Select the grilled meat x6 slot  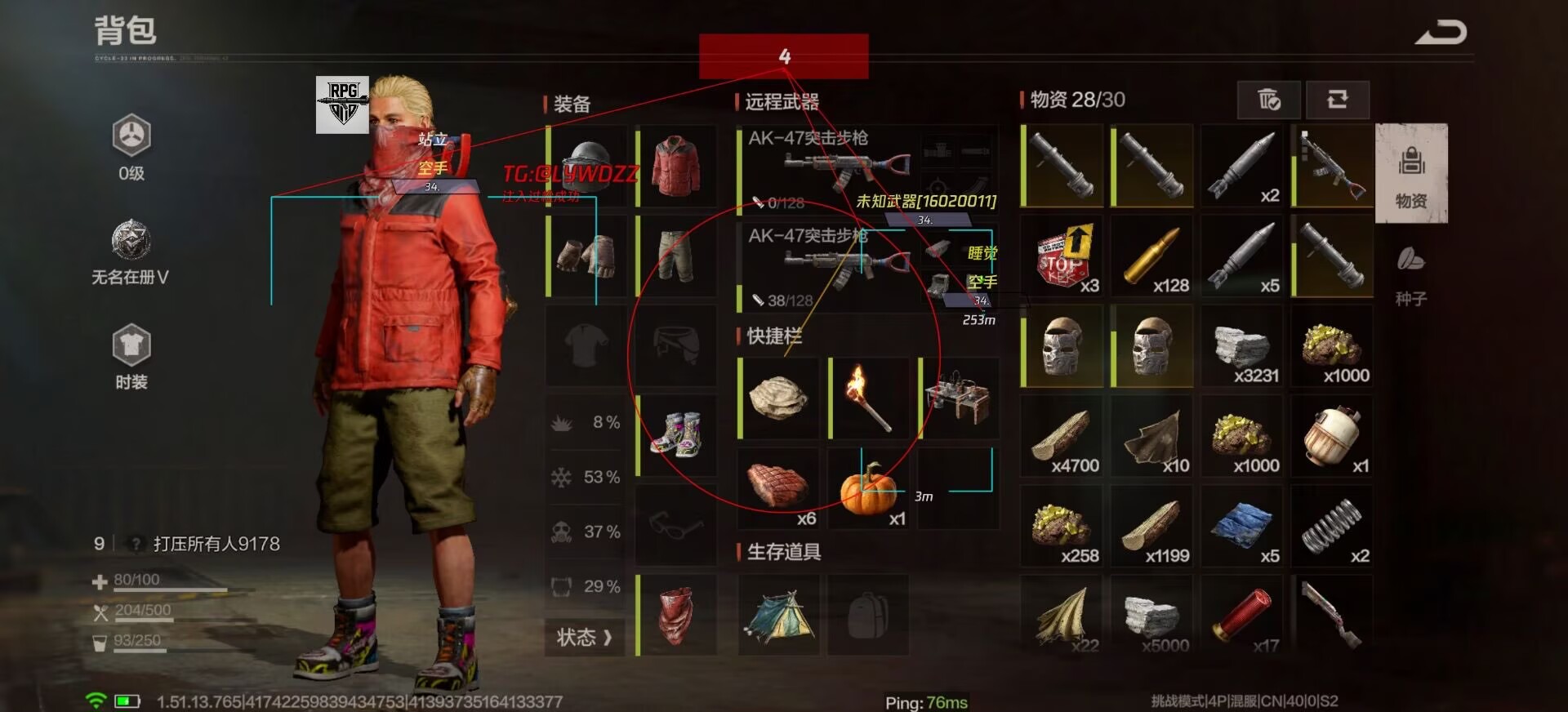click(778, 488)
